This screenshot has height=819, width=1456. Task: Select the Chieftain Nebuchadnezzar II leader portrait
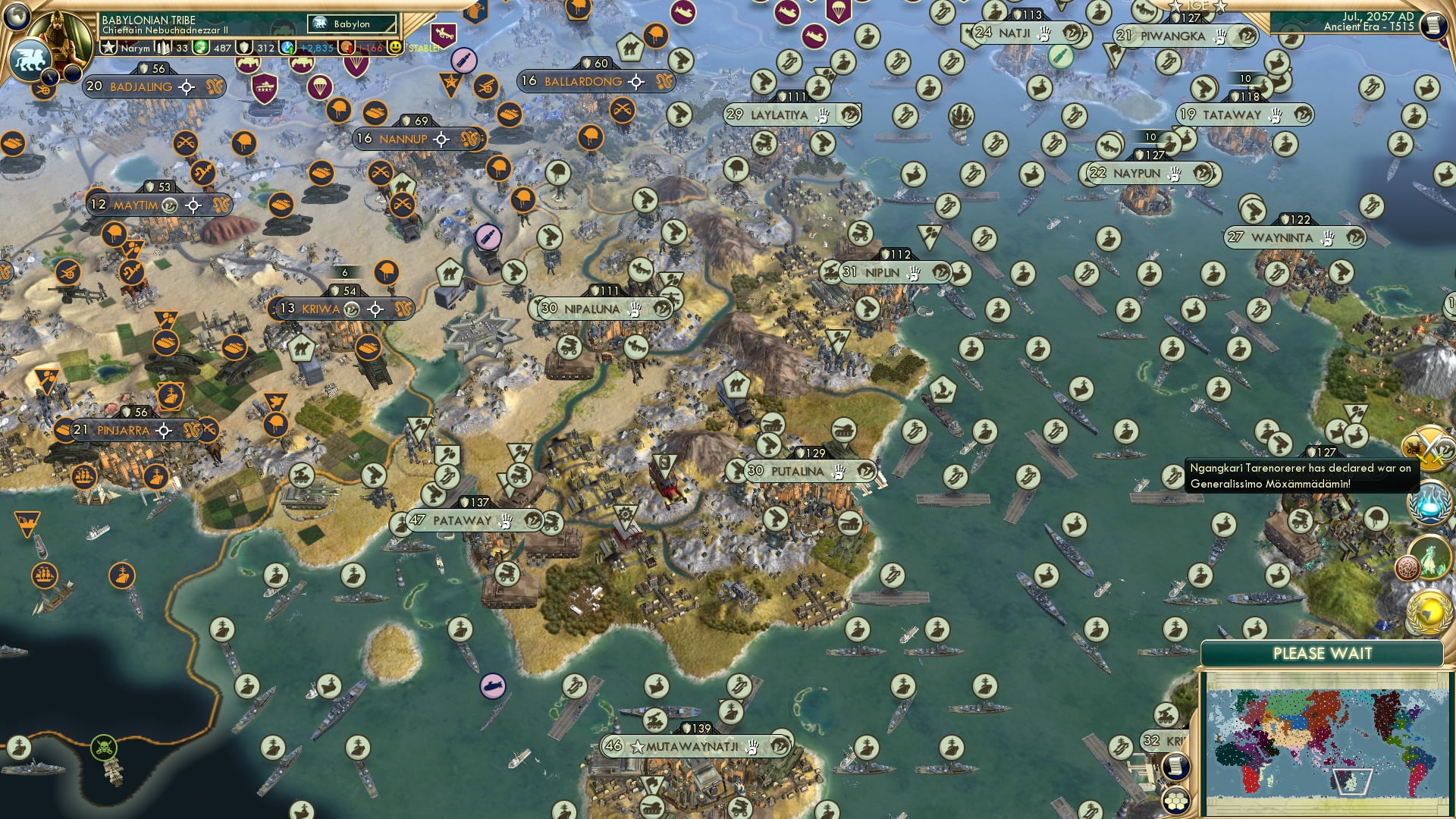[58, 39]
